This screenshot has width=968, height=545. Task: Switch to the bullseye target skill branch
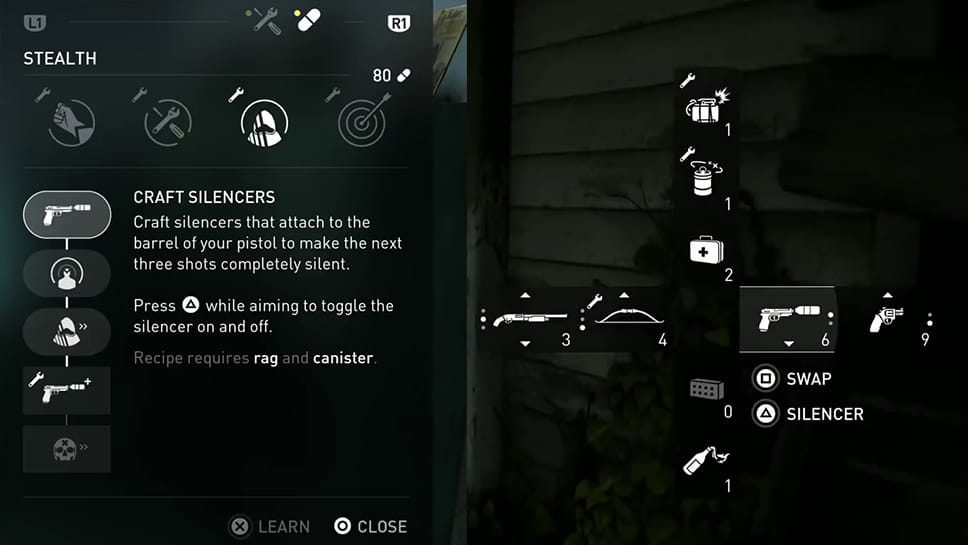click(361, 124)
